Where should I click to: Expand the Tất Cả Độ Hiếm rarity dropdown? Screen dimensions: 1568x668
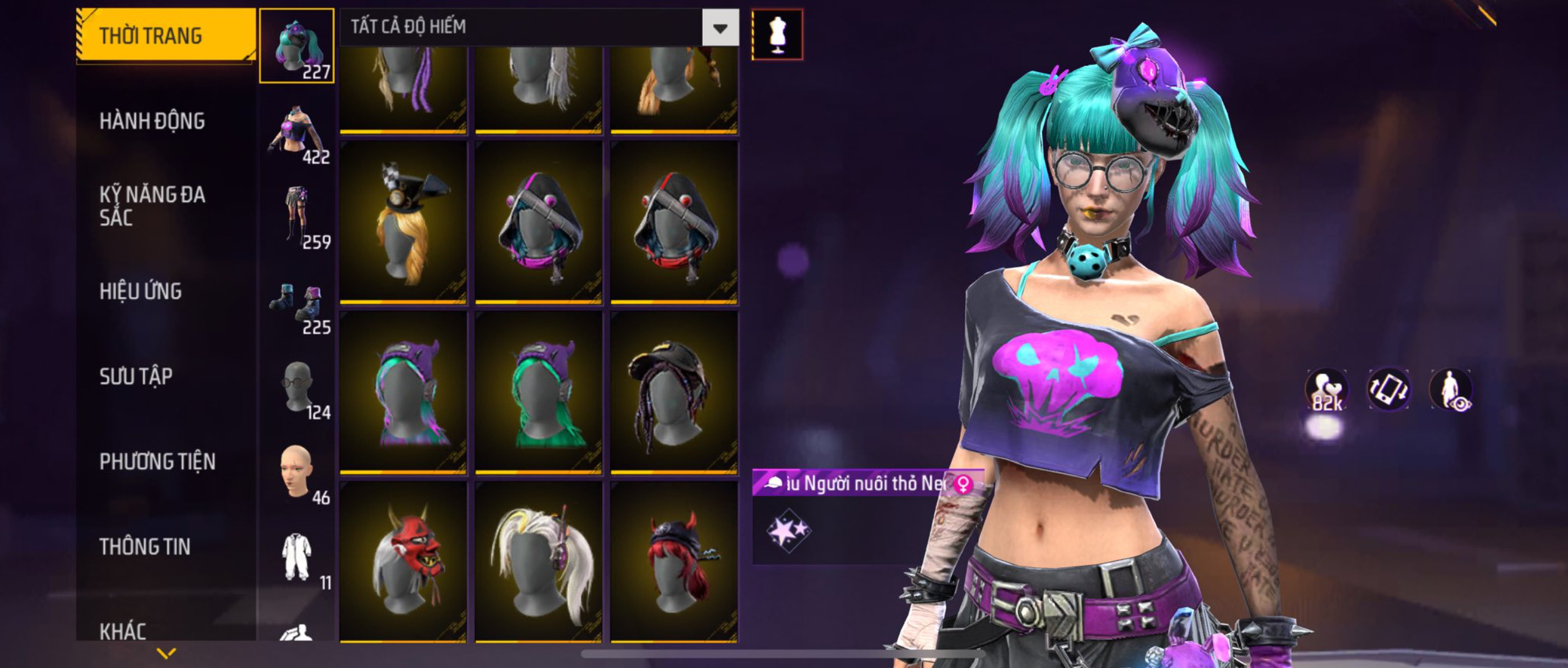(x=720, y=28)
